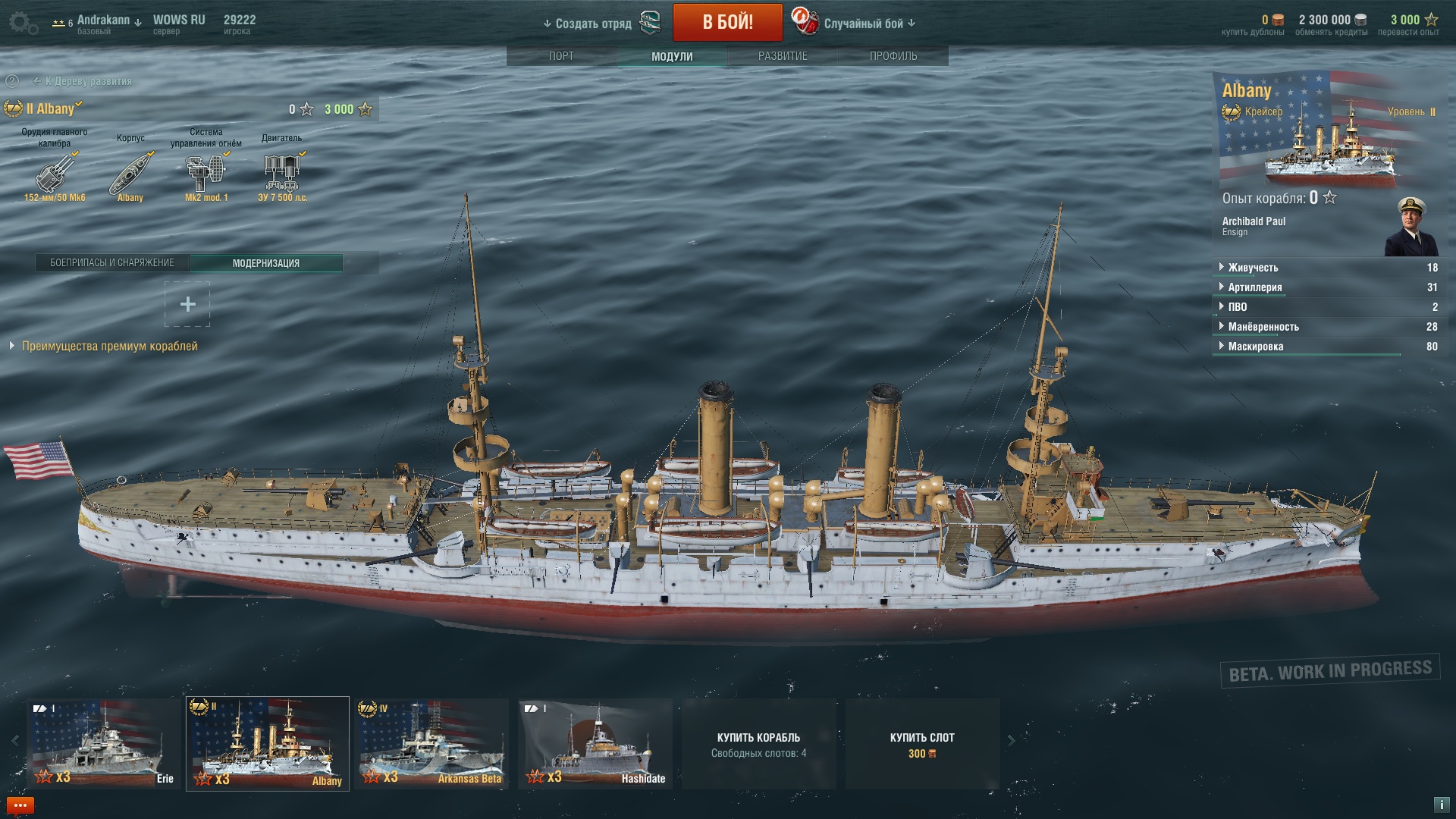1456x819 pixels.
Task: Choose the Hashidate ship thumbnail
Action: [x=596, y=743]
